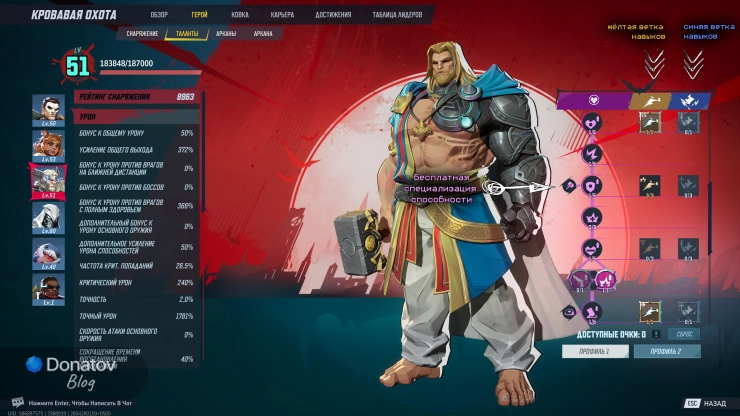The image size is (740, 416).
Task: Select the yellow talent branch header
Action: 650,100
